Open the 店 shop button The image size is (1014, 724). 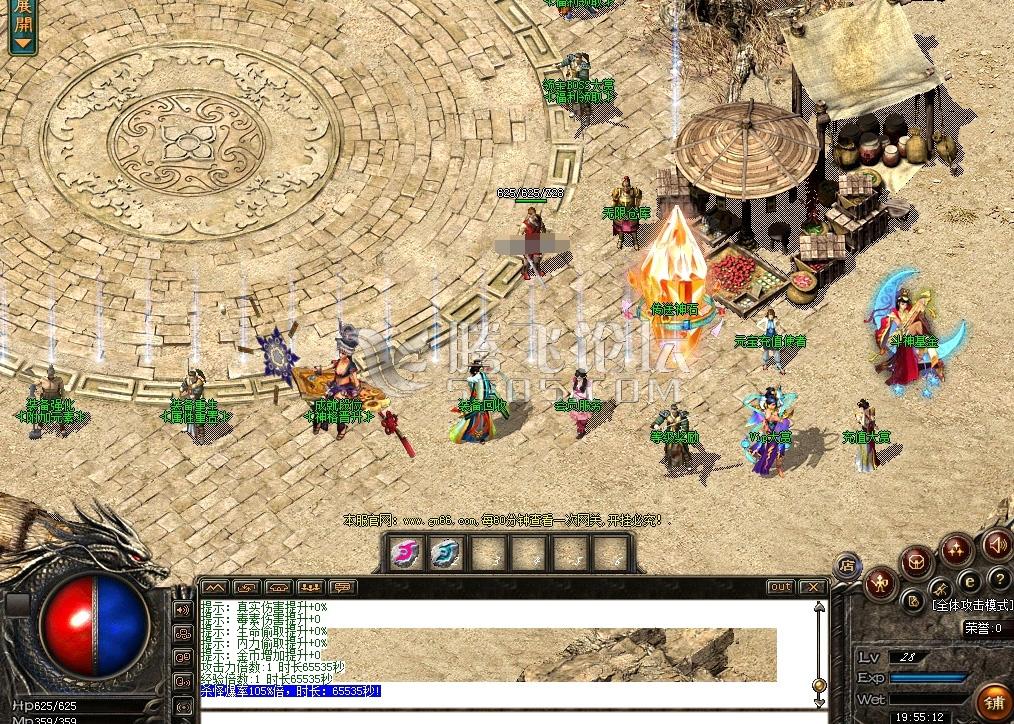pyautogui.click(x=847, y=565)
